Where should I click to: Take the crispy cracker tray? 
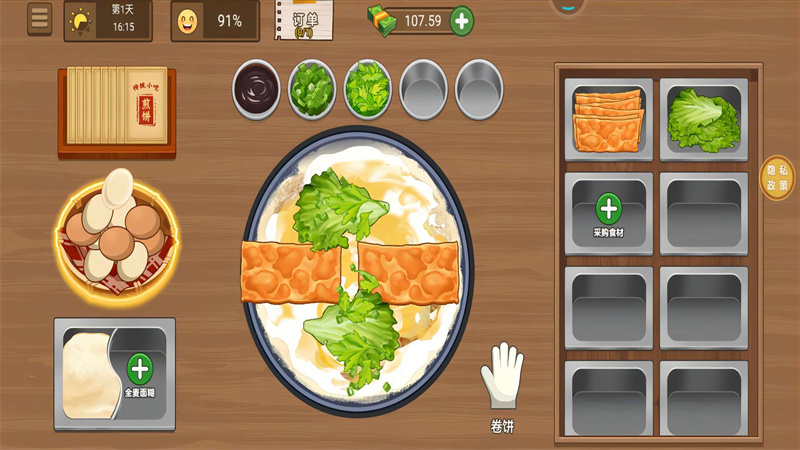coord(608,119)
